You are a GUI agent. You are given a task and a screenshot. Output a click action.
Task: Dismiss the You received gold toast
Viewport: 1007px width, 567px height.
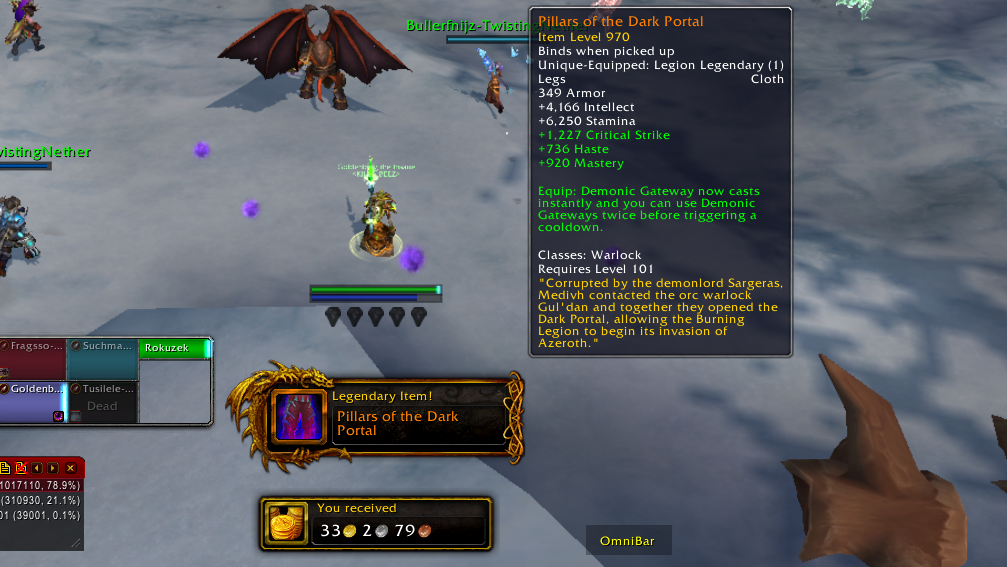376,523
